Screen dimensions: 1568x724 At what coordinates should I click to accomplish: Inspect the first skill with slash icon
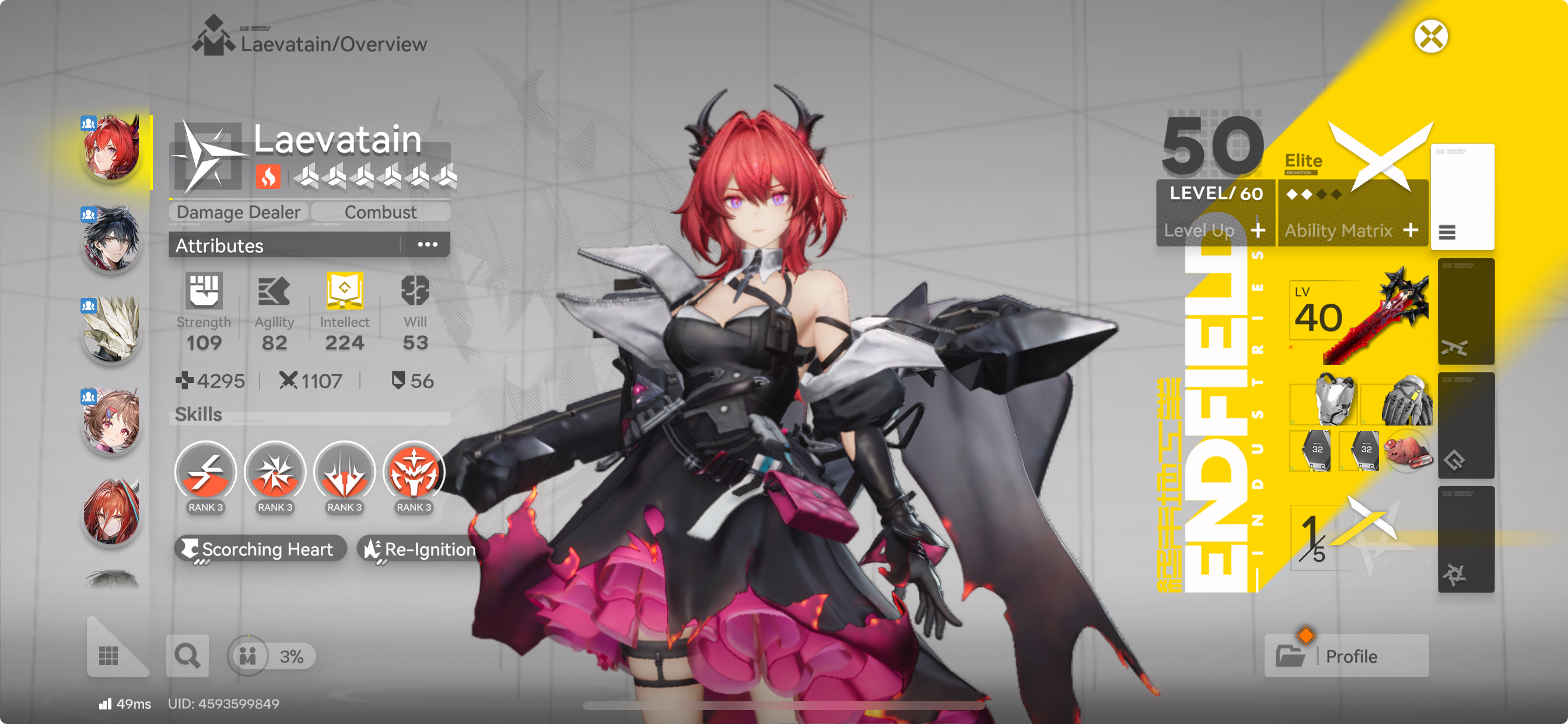(206, 473)
